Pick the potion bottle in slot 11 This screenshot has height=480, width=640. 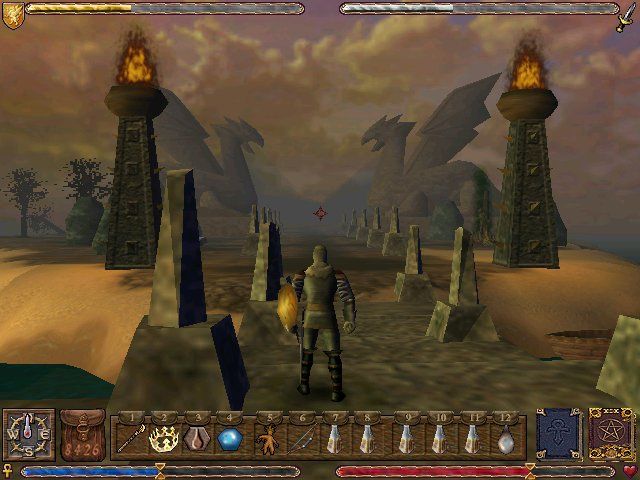click(x=474, y=438)
